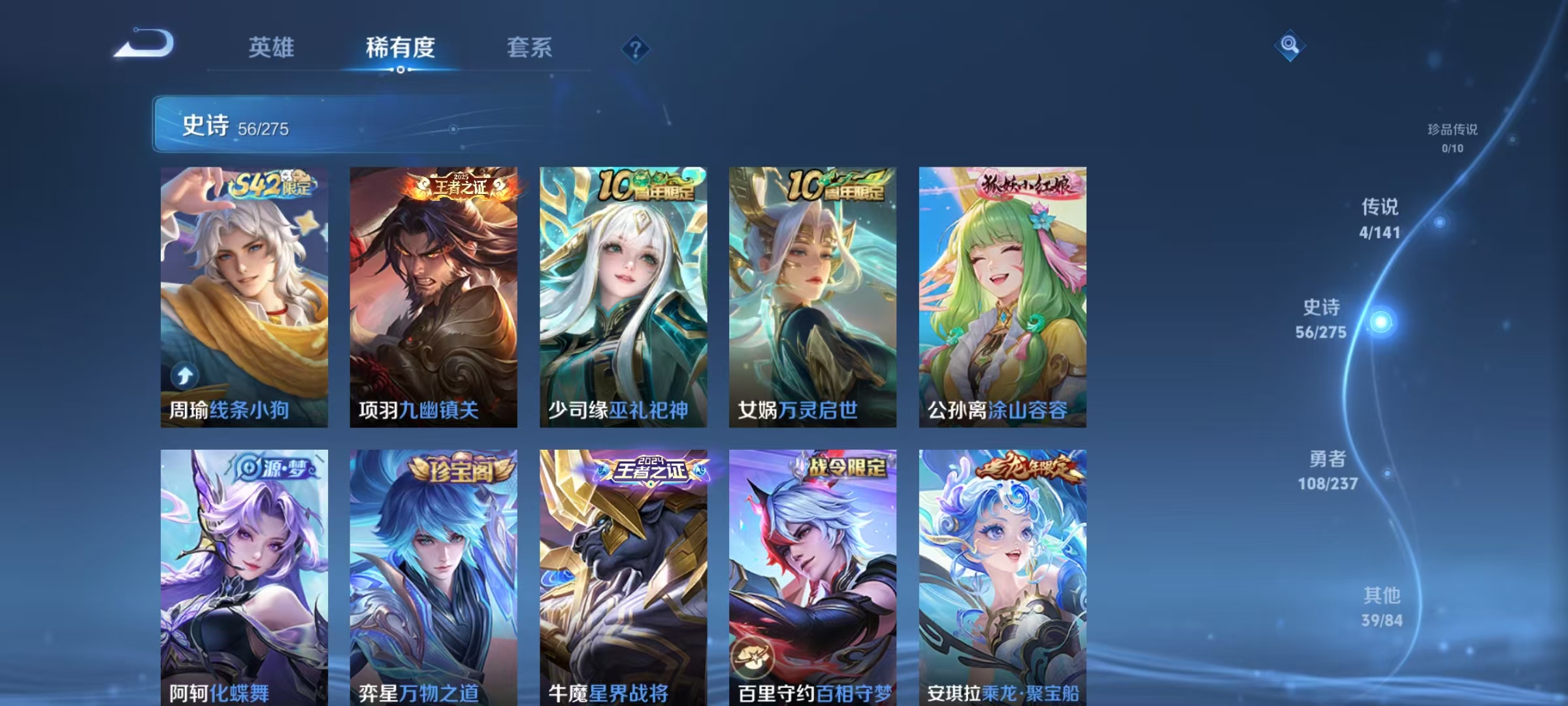Click the 王者之证 2025 badge on 项羽's skin
The image size is (1568, 706).
tap(455, 186)
